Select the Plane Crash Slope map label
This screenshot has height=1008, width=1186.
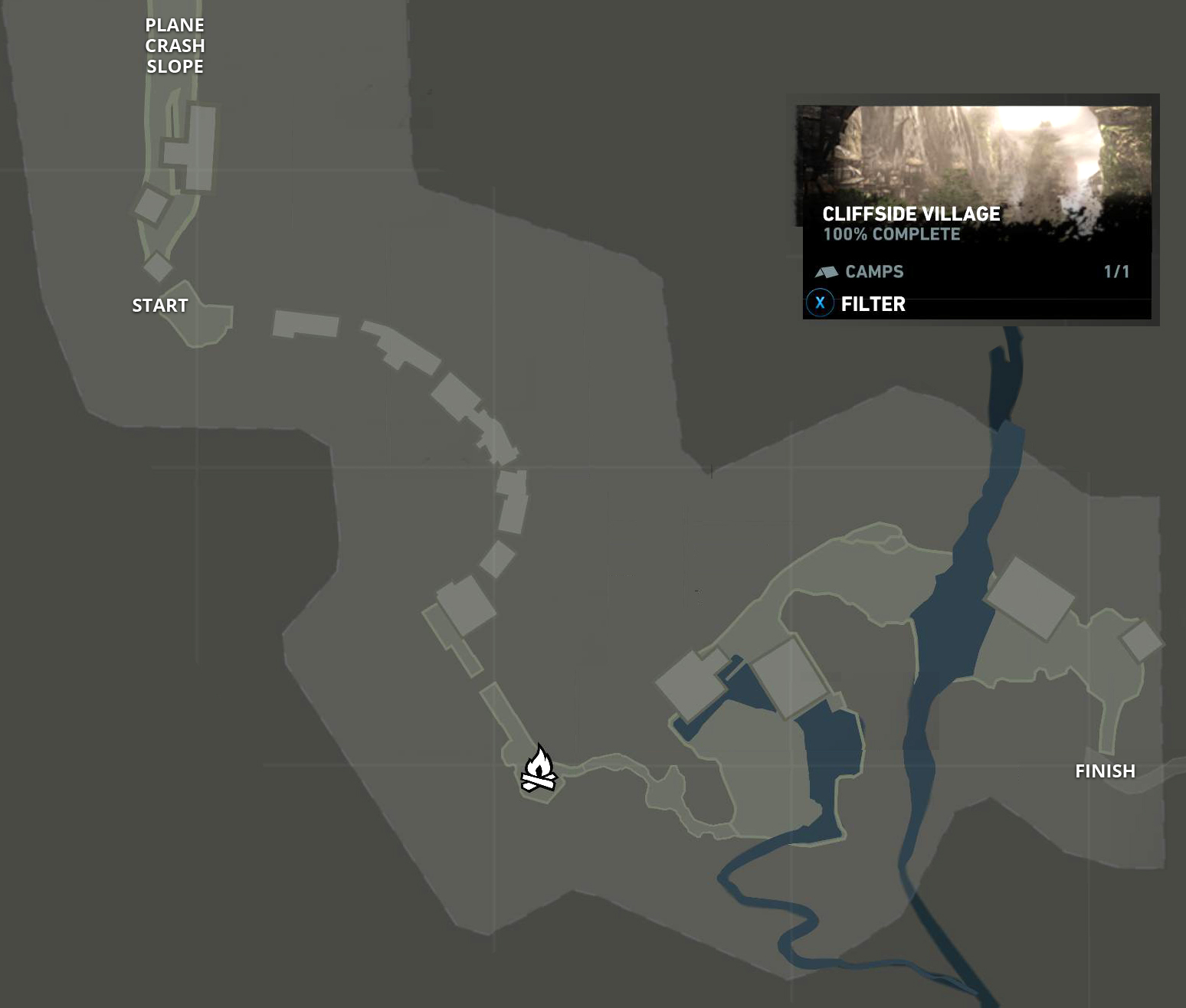point(175,46)
